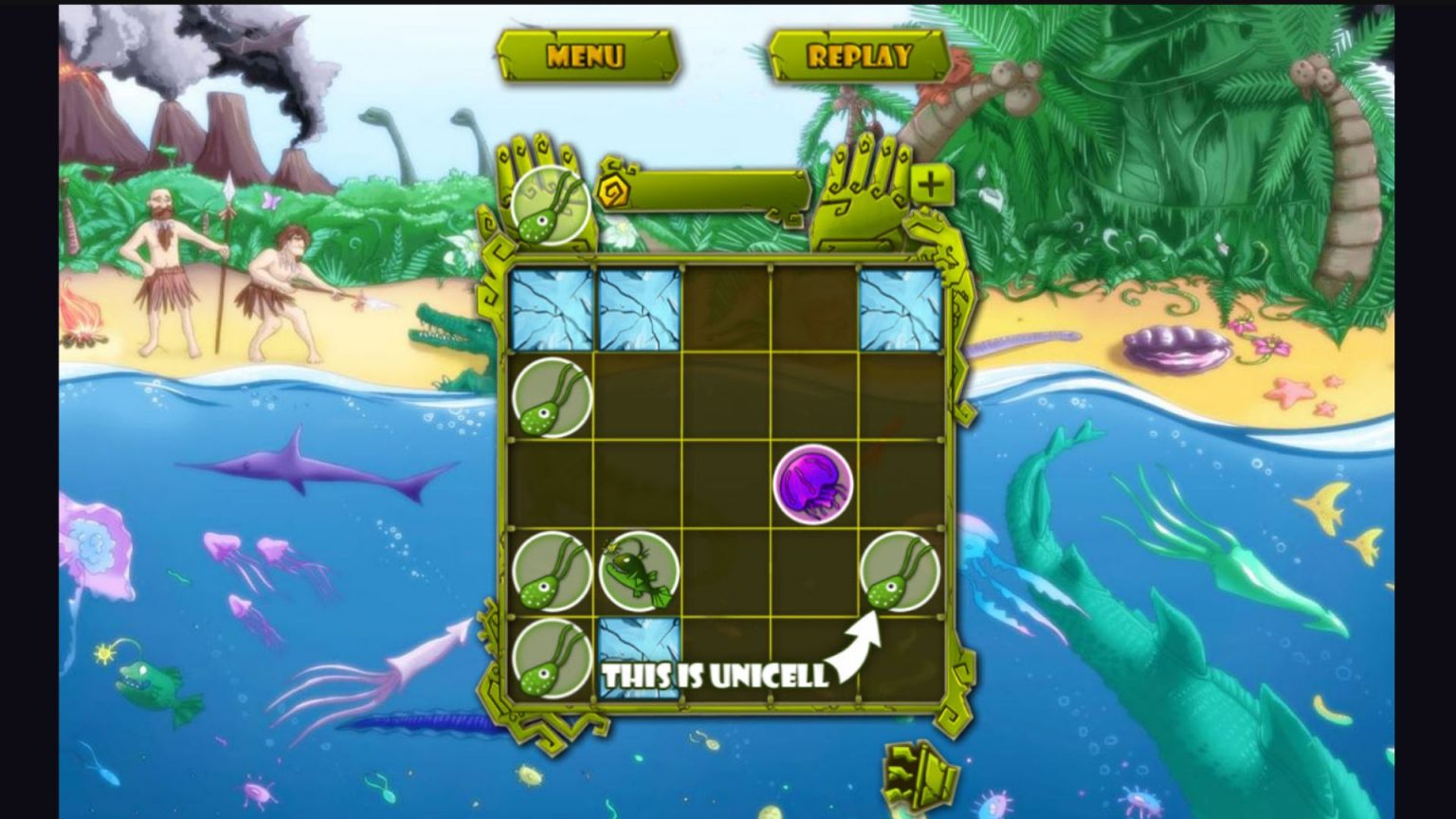The width and height of the screenshot is (1456, 819).
Task: Select the unicell pointed at by the white arrow
Action: pos(902,573)
